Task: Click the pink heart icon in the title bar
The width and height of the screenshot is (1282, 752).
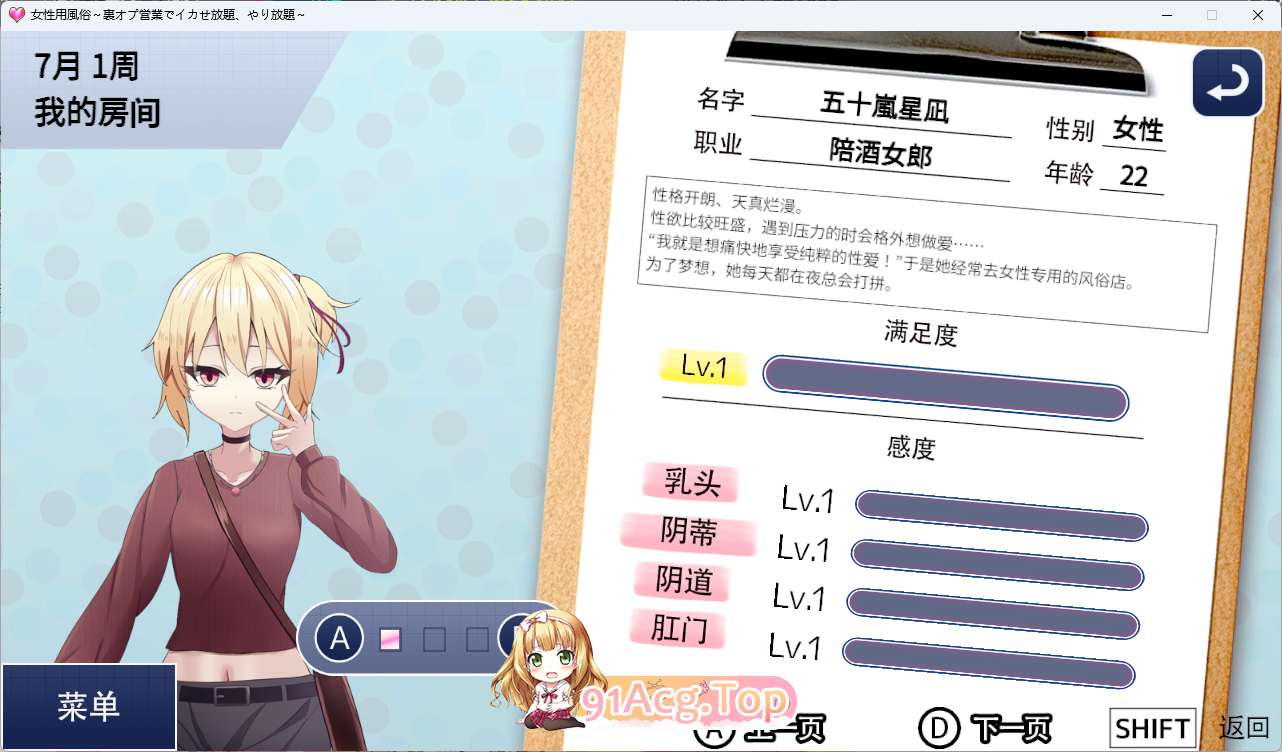Action: point(15,15)
